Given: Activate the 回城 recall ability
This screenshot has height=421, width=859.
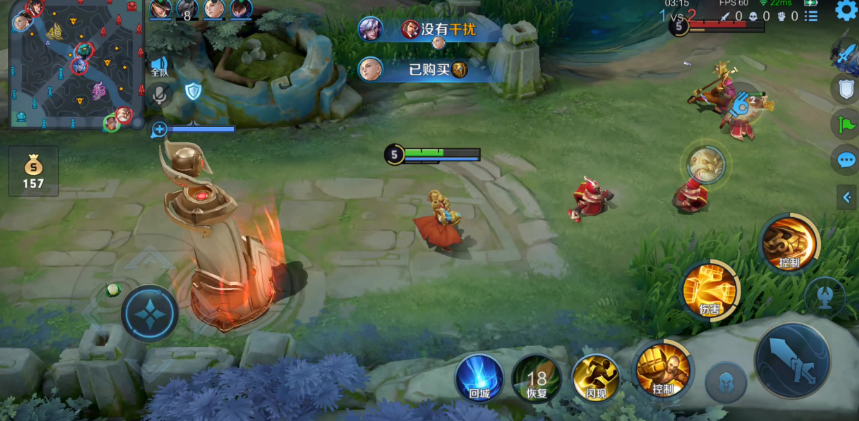Looking at the screenshot, I should (x=479, y=378).
